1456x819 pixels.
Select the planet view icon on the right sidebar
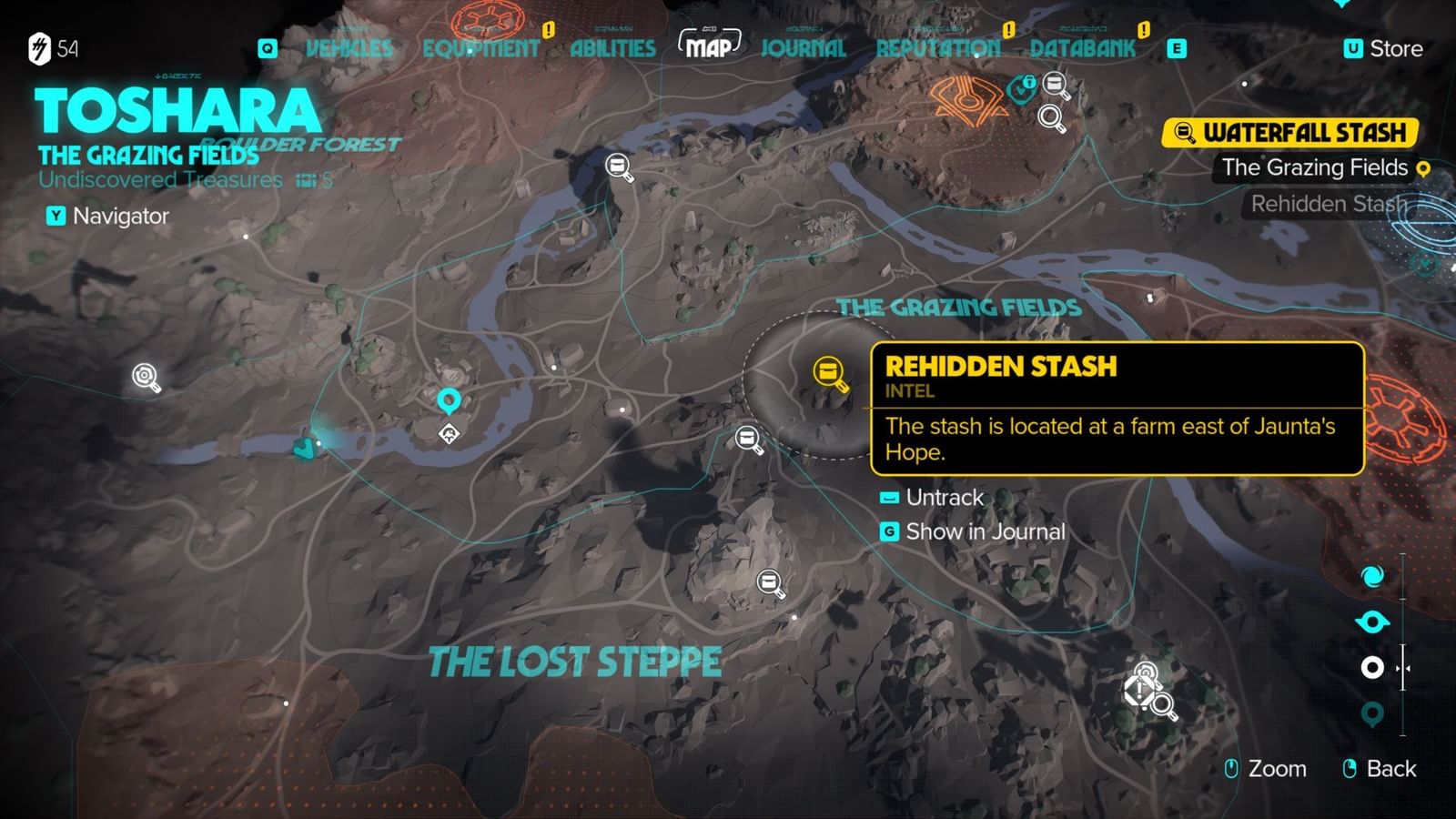coord(1372,624)
